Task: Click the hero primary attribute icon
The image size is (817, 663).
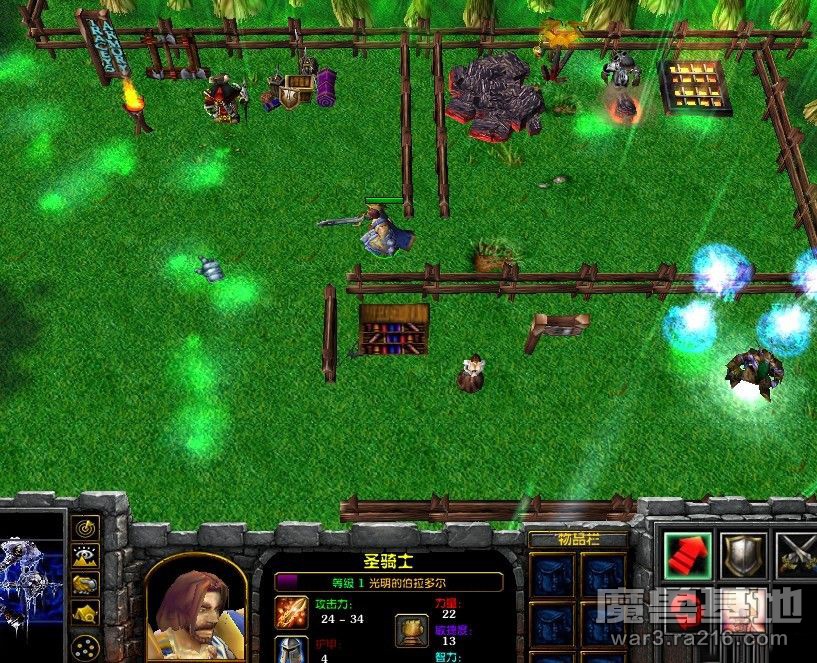Action: (x=410, y=628)
